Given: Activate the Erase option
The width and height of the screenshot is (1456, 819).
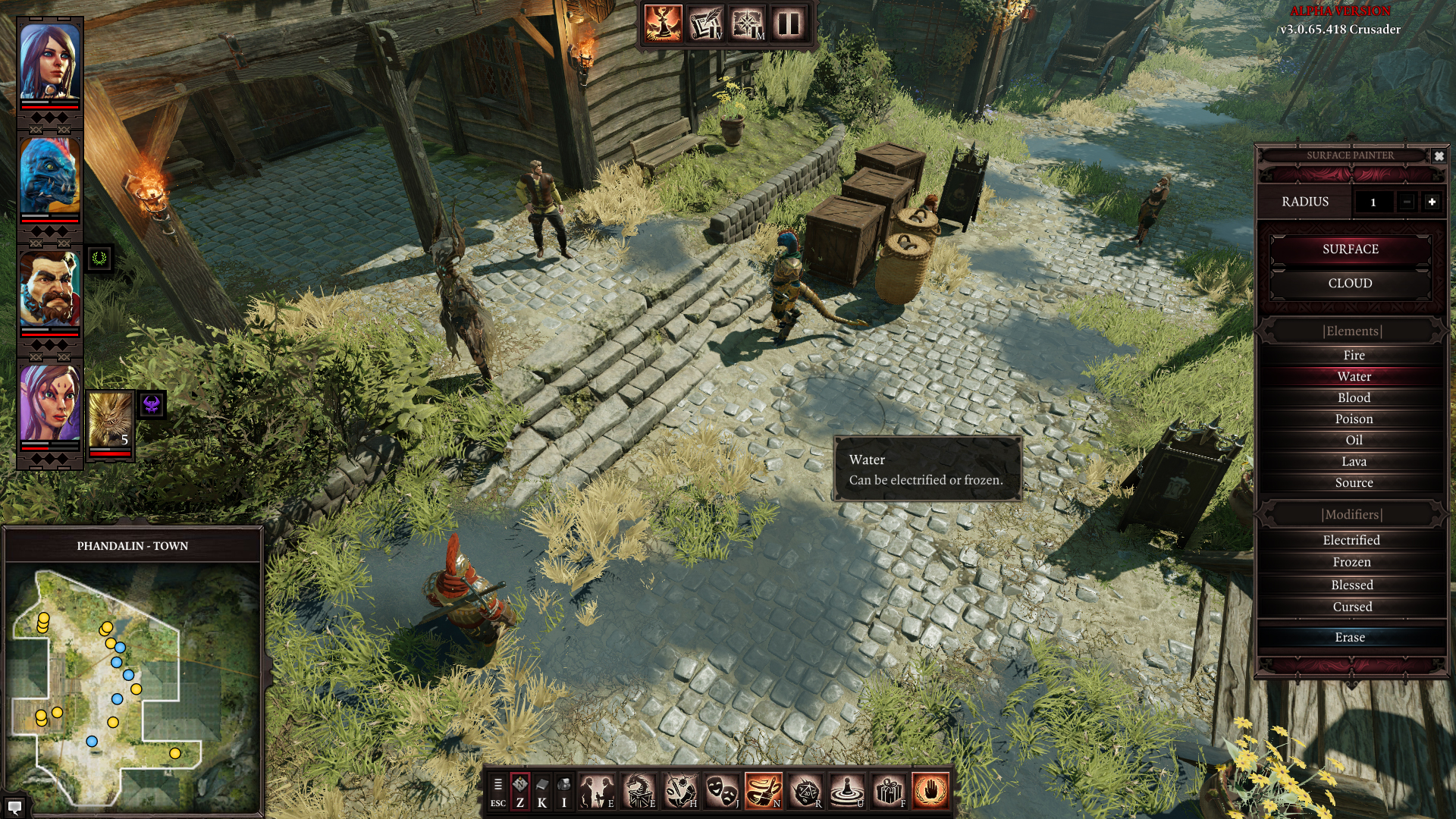Looking at the screenshot, I should 1350,637.
